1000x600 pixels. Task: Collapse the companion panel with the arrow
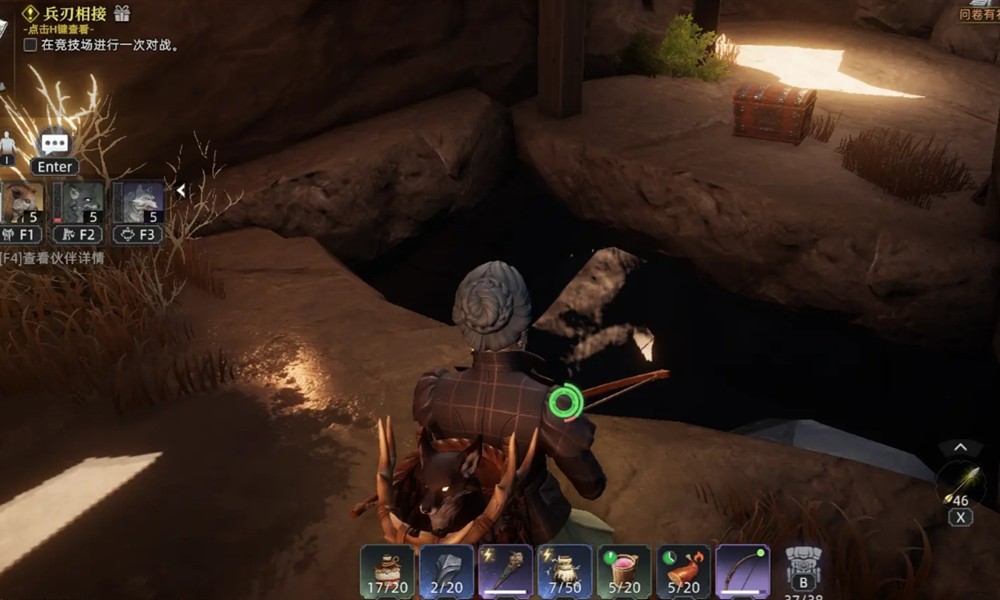(x=181, y=190)
